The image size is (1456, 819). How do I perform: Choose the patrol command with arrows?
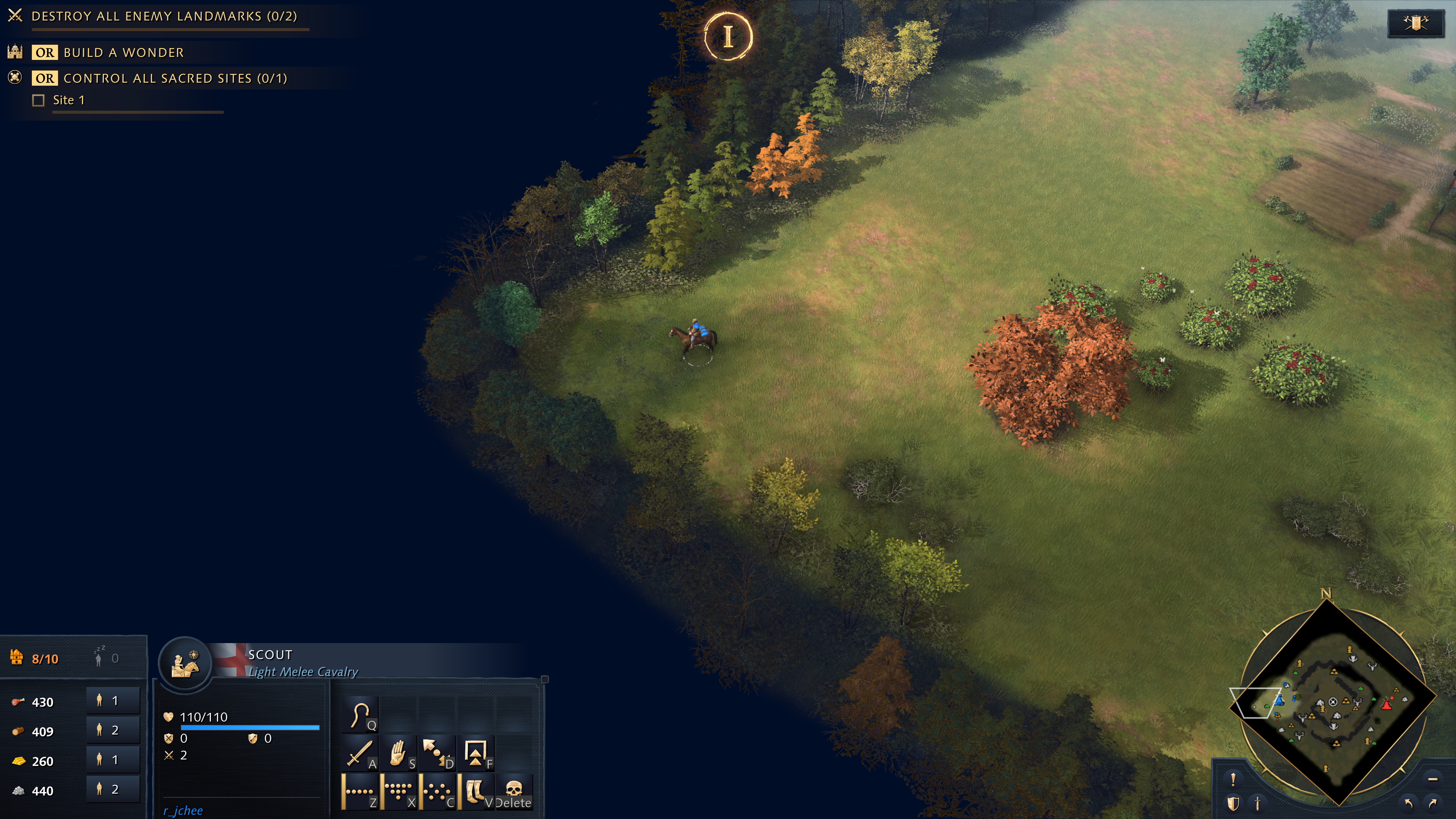(x=437, y=753)
